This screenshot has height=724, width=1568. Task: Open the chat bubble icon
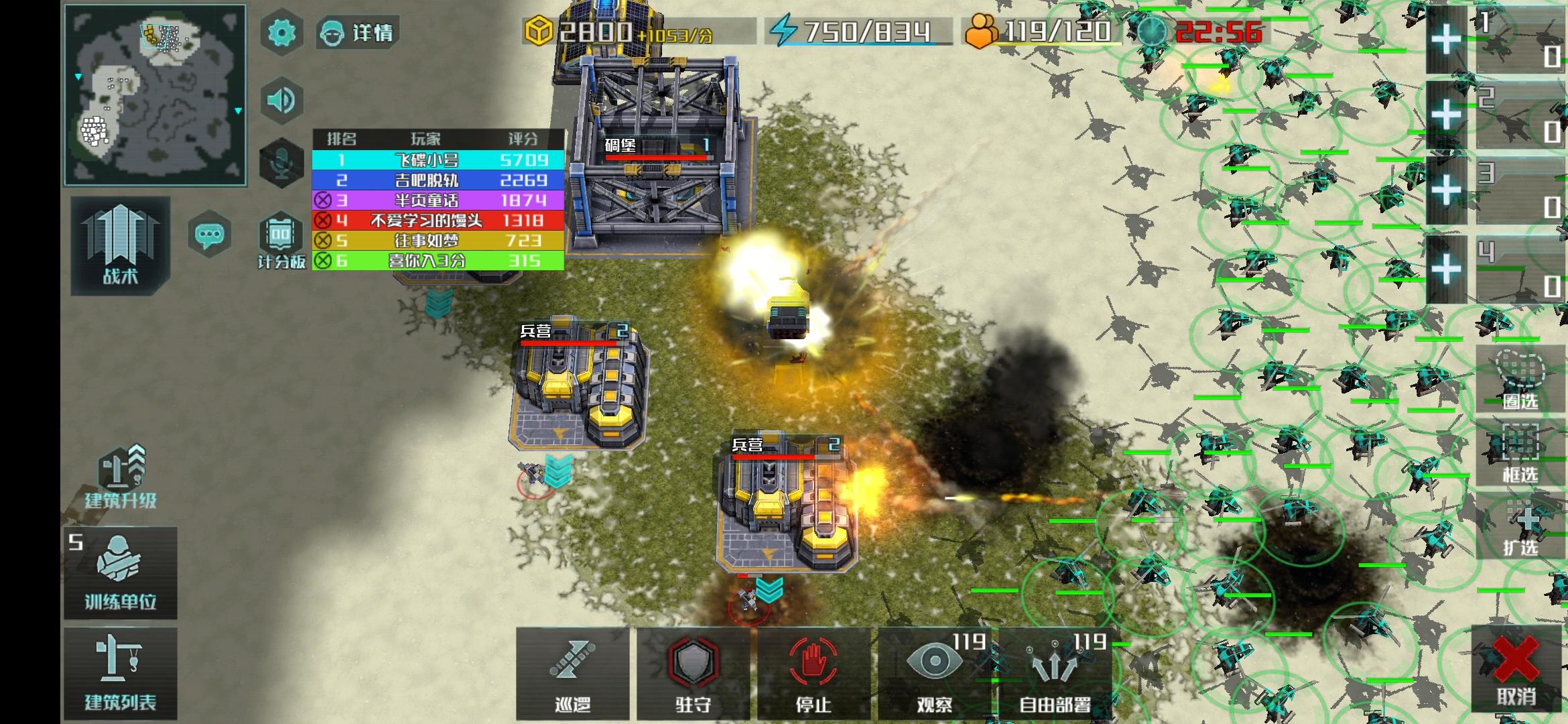pos(210,235)
